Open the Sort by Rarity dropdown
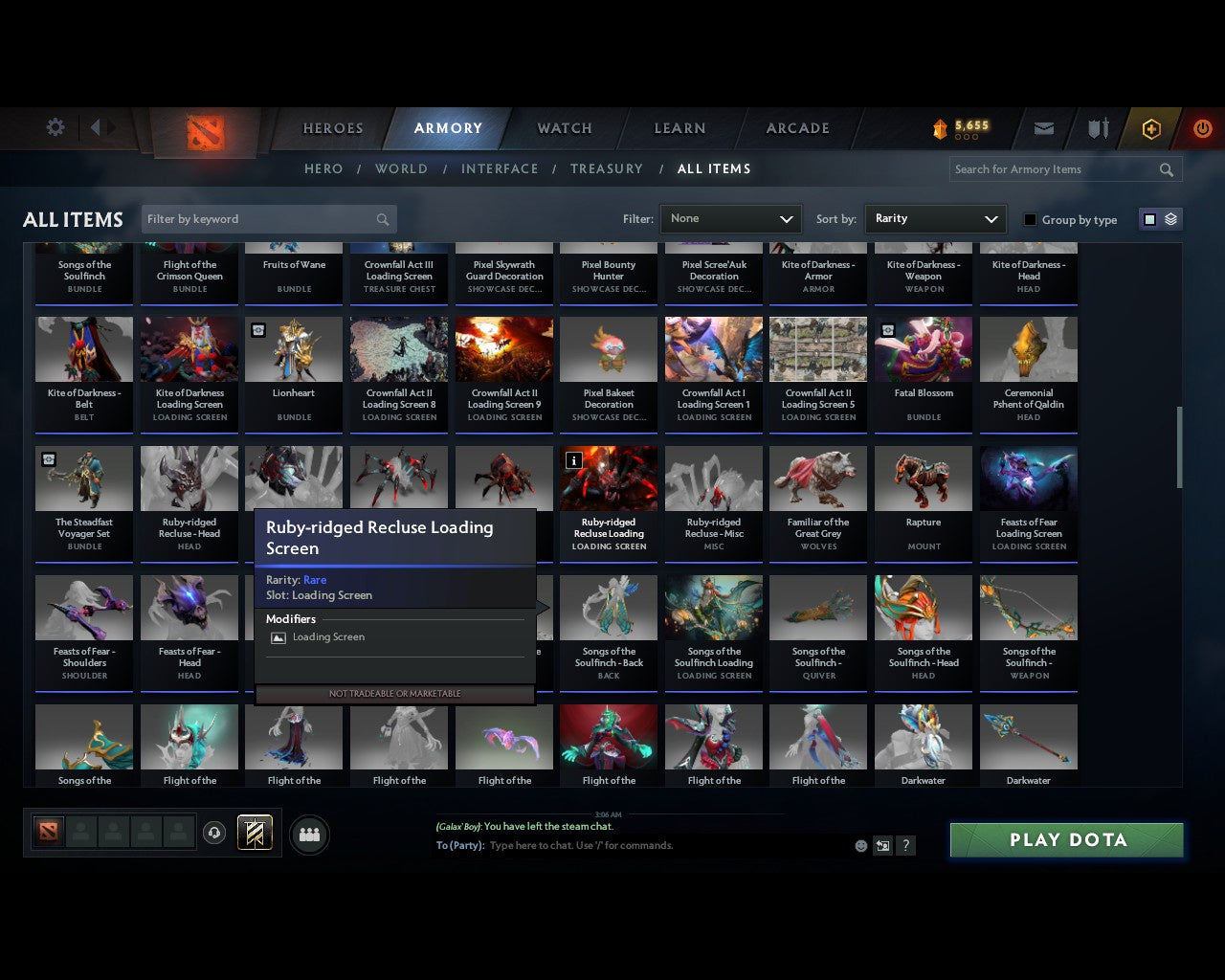This screenshot has height=980, width=1225. tap(935, 218)
